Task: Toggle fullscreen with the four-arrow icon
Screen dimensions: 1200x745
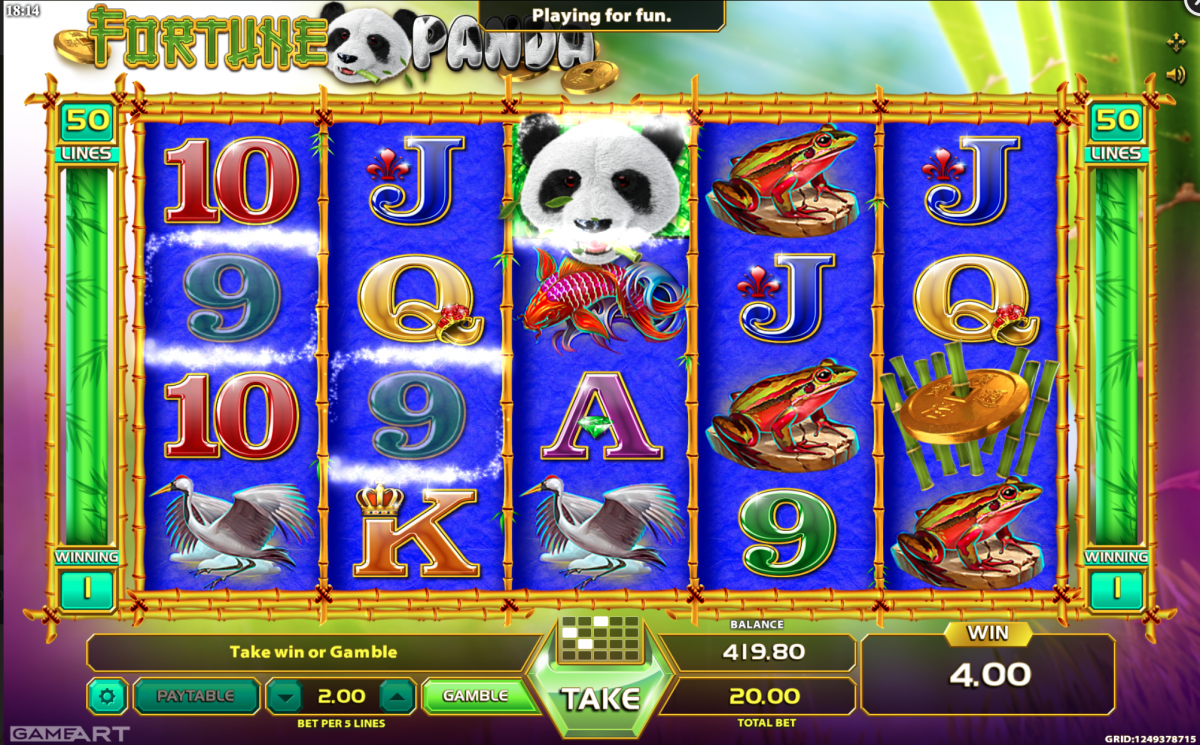Action: (x=1176, y=42)
